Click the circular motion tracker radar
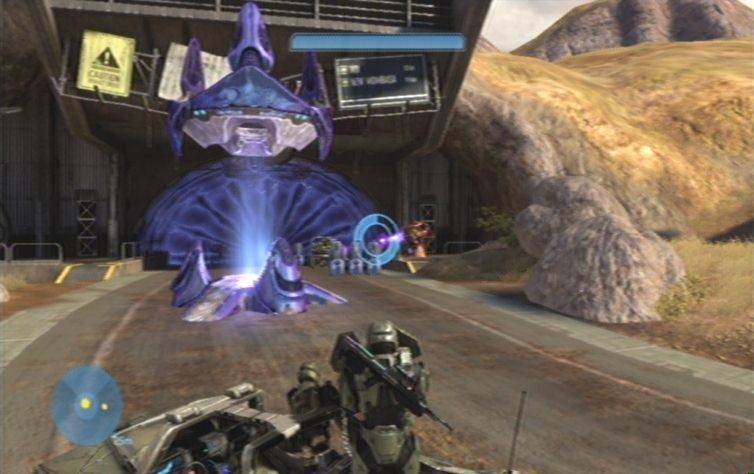This screenshot has height=474, width=754. click(87, 404)
